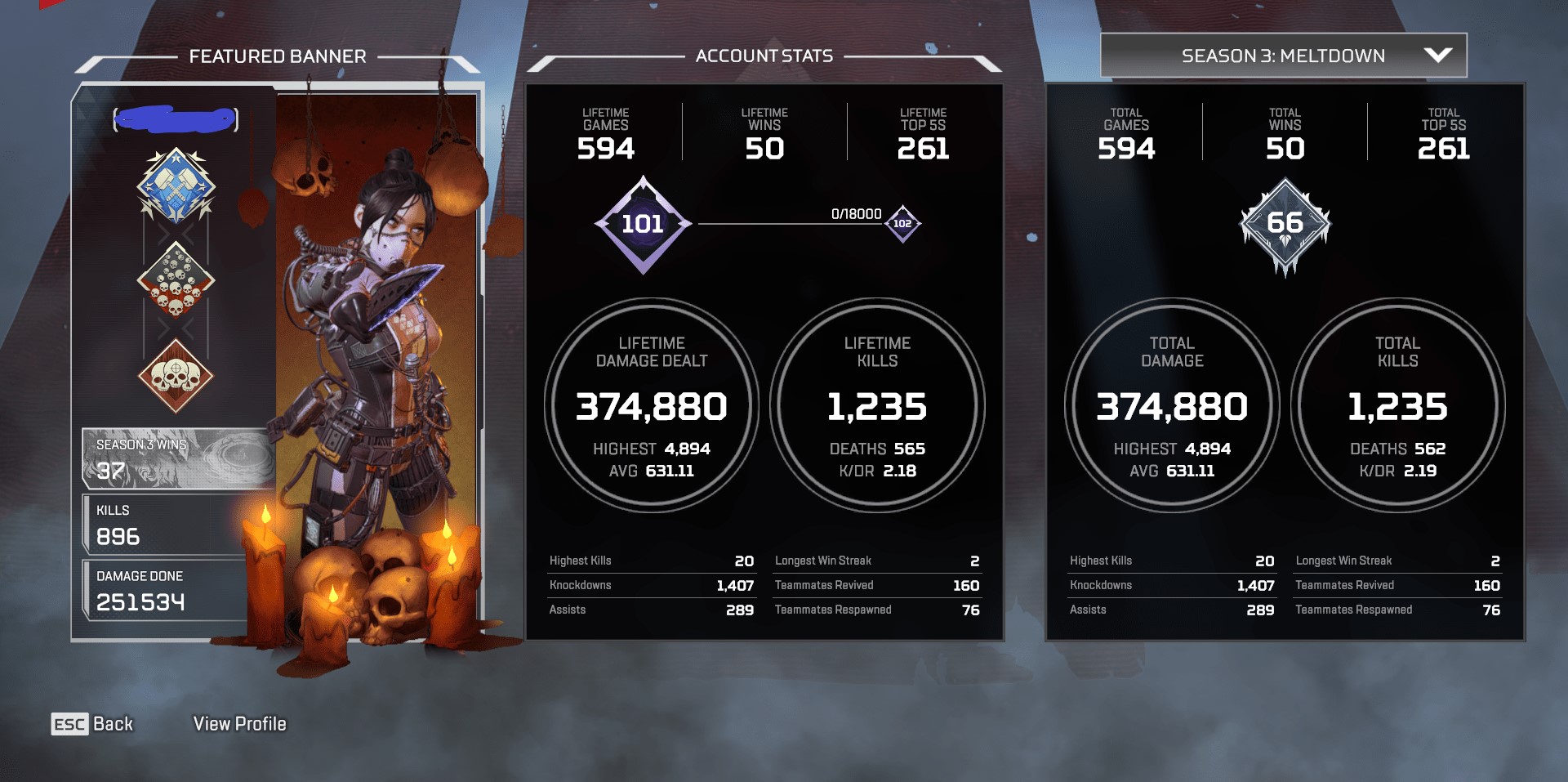This screenshot has width=1568, height=782.
Task: Click the level 102 badge icon
Action: point(903,224)
